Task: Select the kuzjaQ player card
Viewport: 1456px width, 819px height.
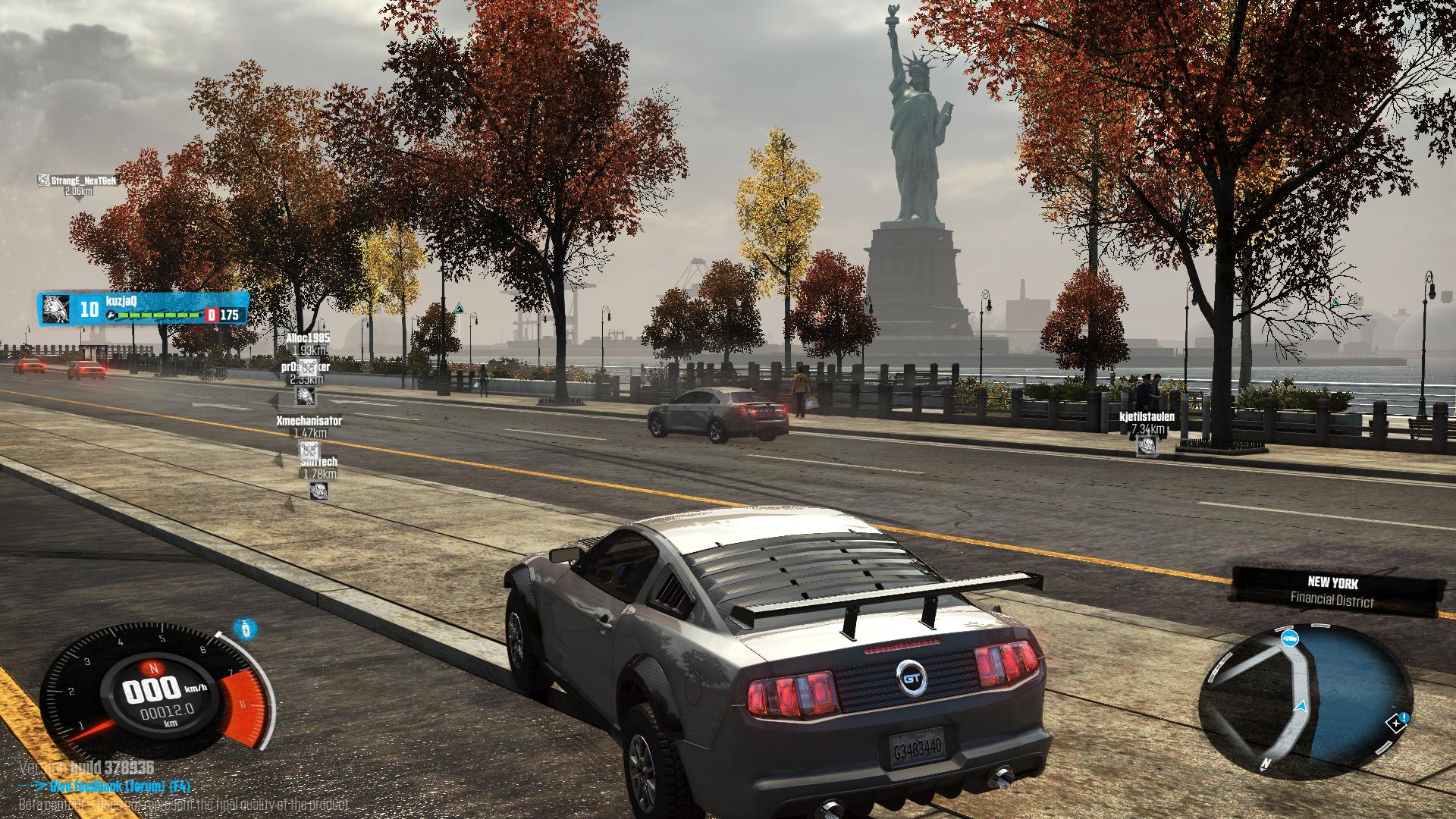Action: click(x=143, y=309)
